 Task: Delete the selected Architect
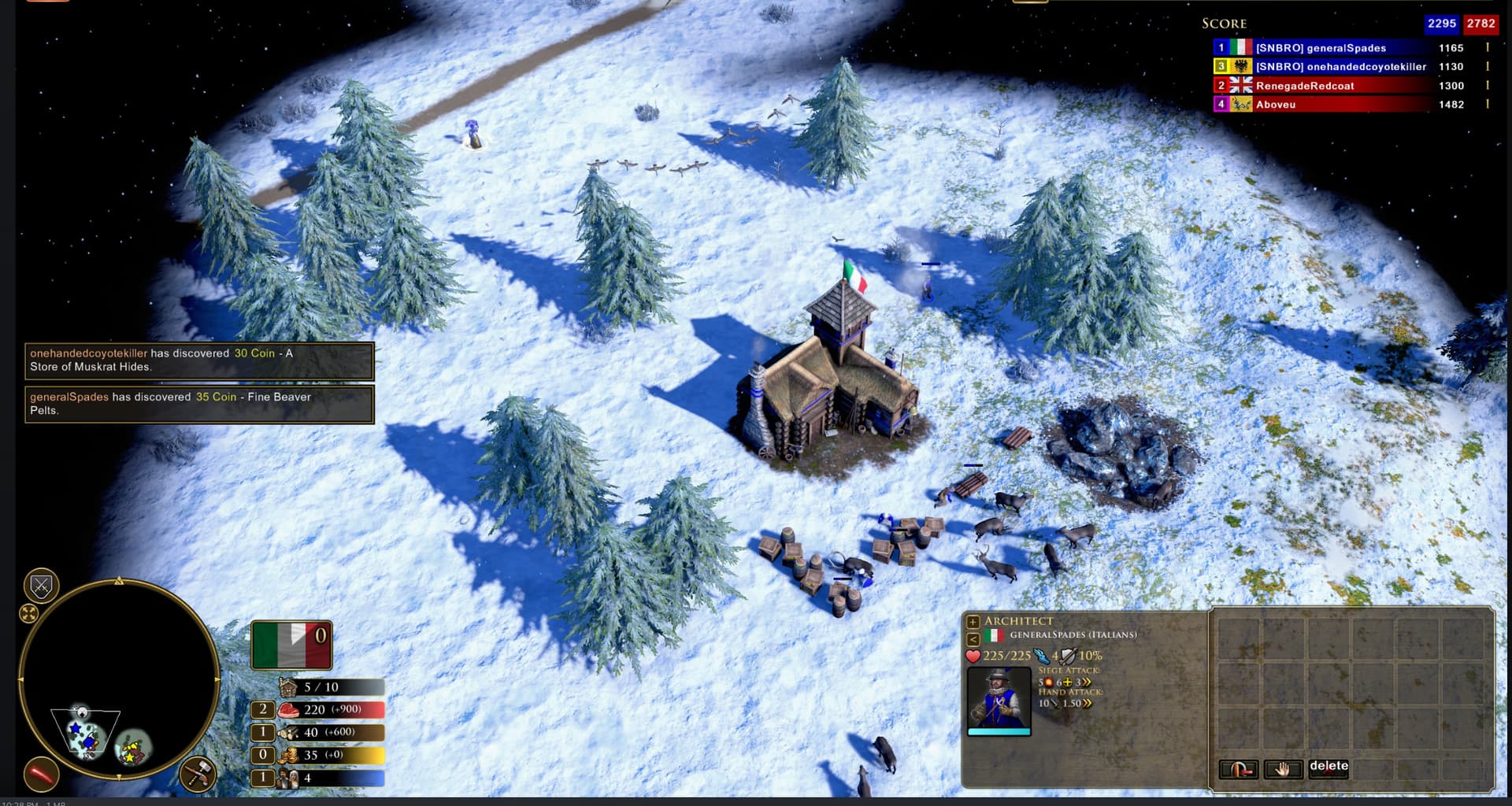coord(1329,767)
